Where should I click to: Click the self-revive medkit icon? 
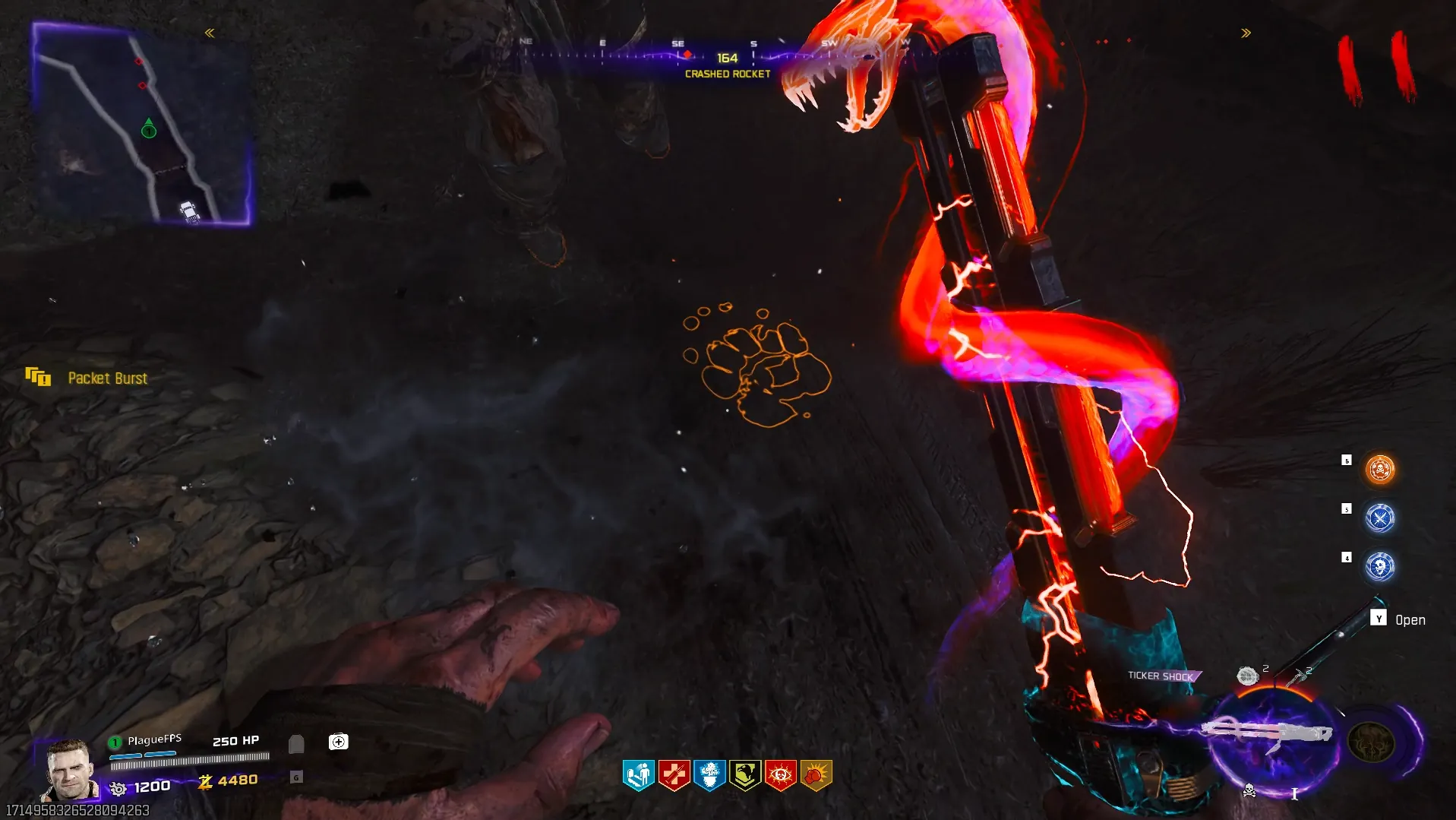tap(338, 742)
